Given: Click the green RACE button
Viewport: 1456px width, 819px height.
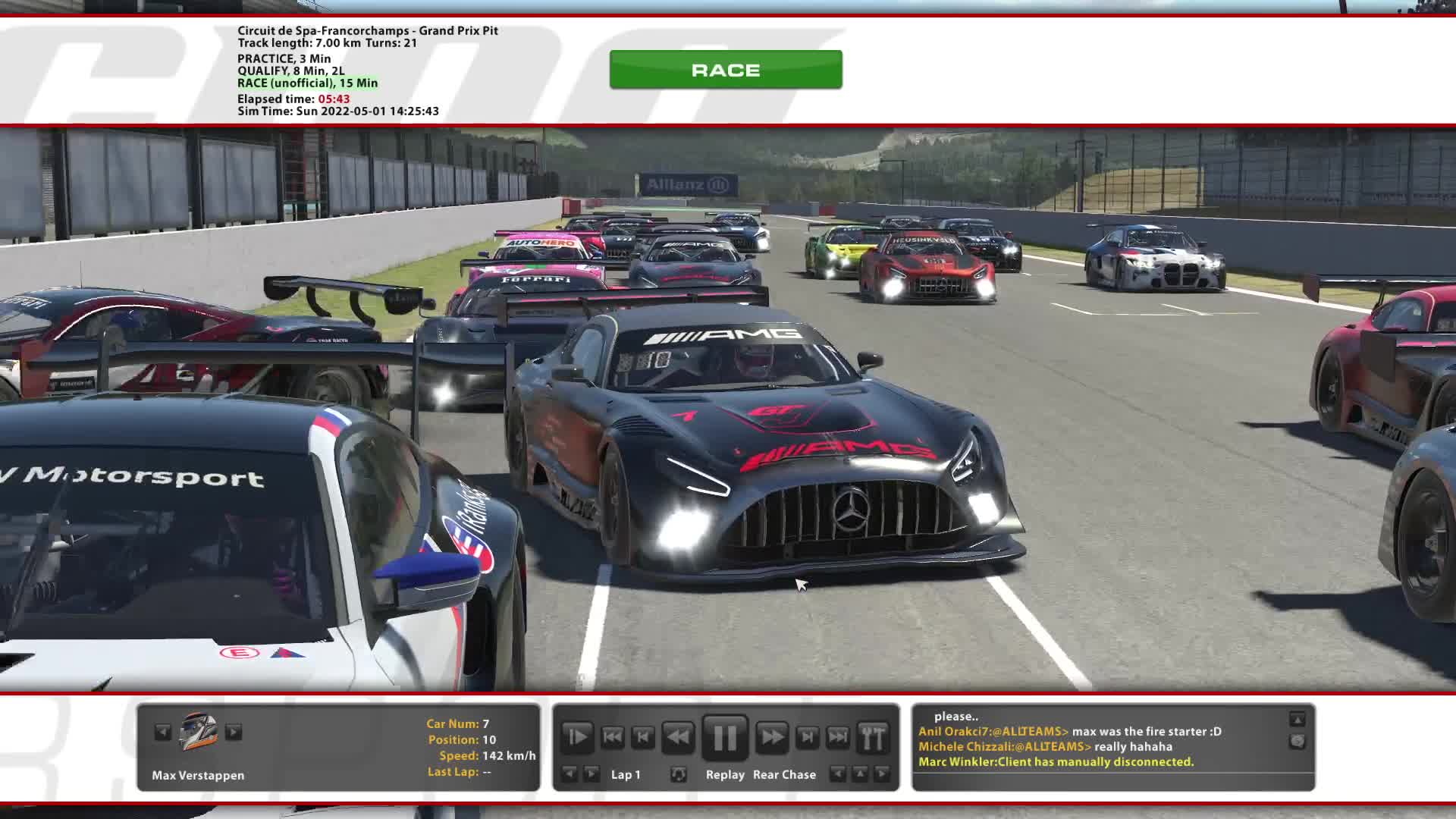Looking at the screenshot, I should click(x=725, y=70).
